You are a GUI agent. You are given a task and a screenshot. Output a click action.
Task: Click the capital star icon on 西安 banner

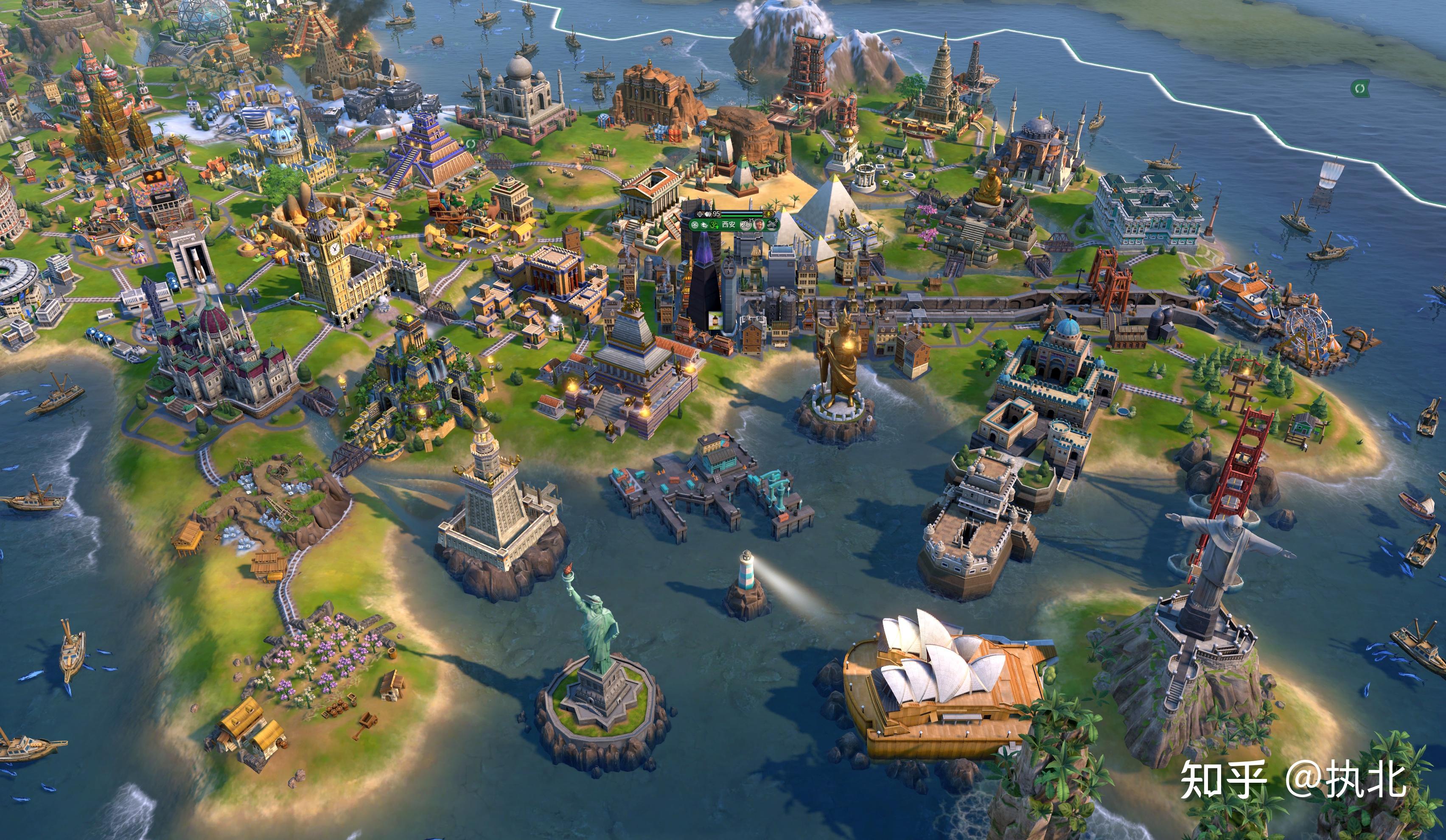click(x=695, y=224)
